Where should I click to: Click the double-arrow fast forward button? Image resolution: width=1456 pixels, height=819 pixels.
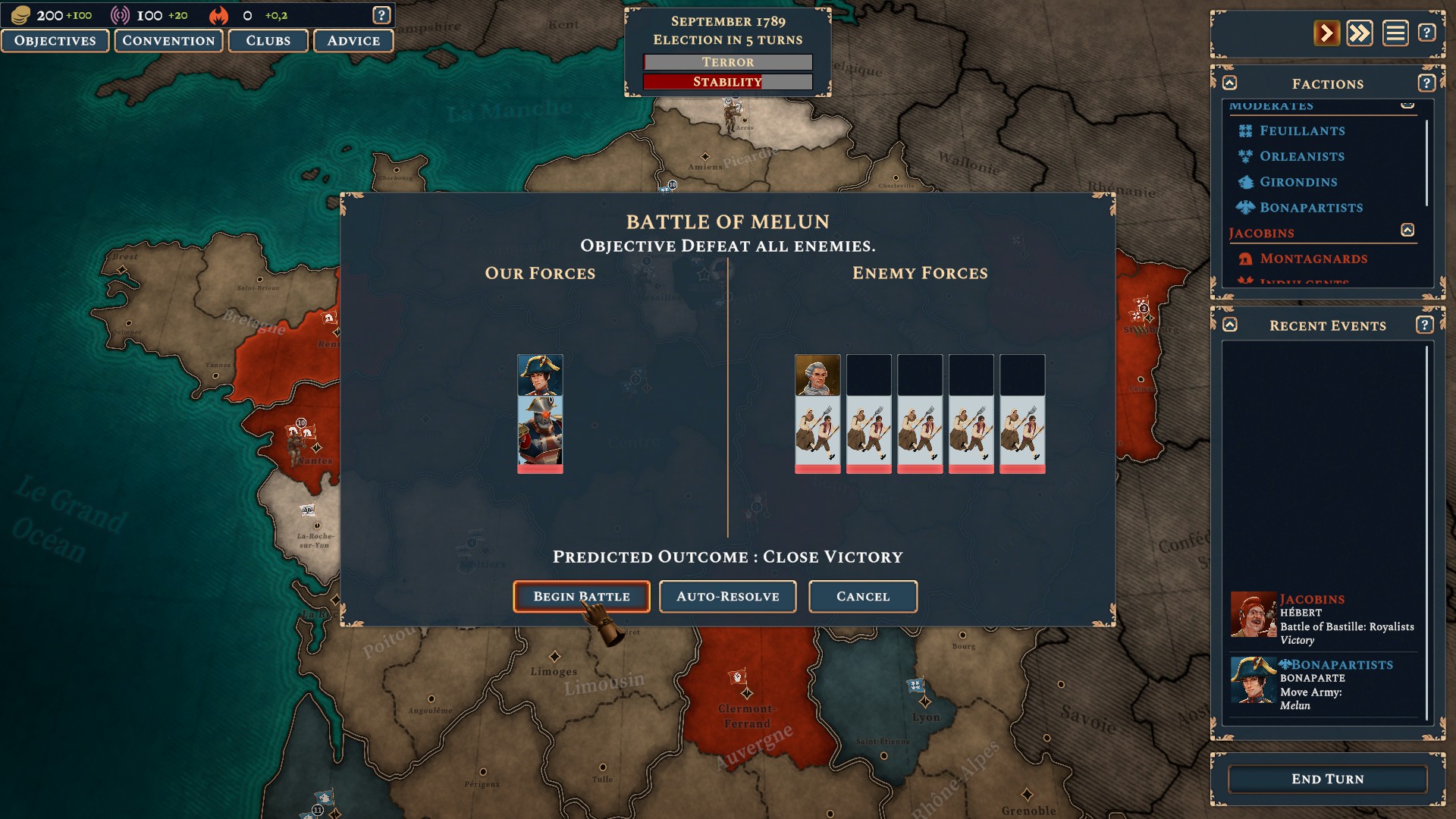coord(1360,33)
